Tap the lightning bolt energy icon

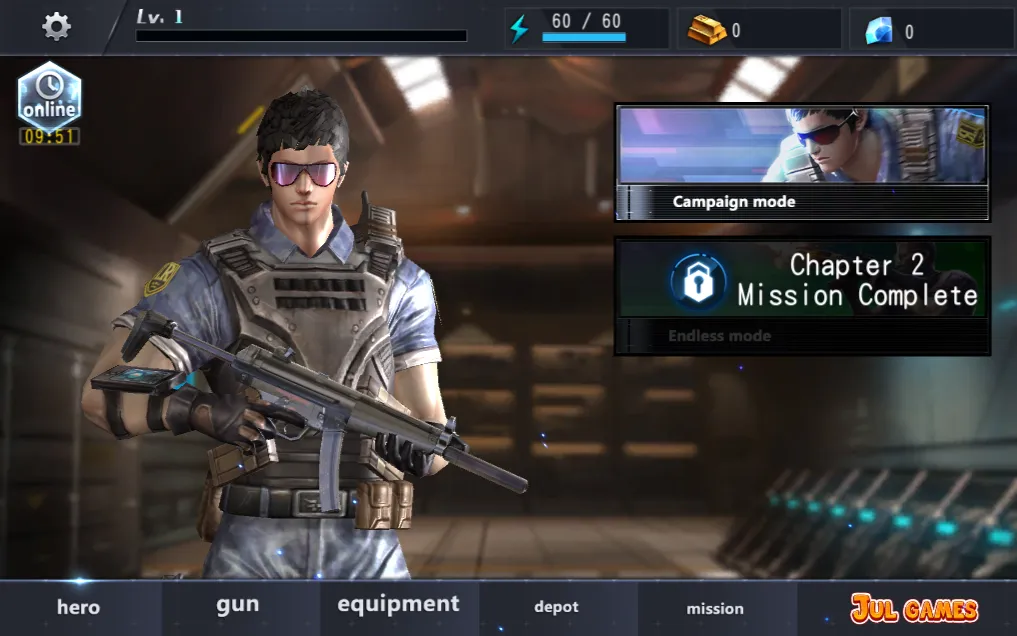pos(519,29)
